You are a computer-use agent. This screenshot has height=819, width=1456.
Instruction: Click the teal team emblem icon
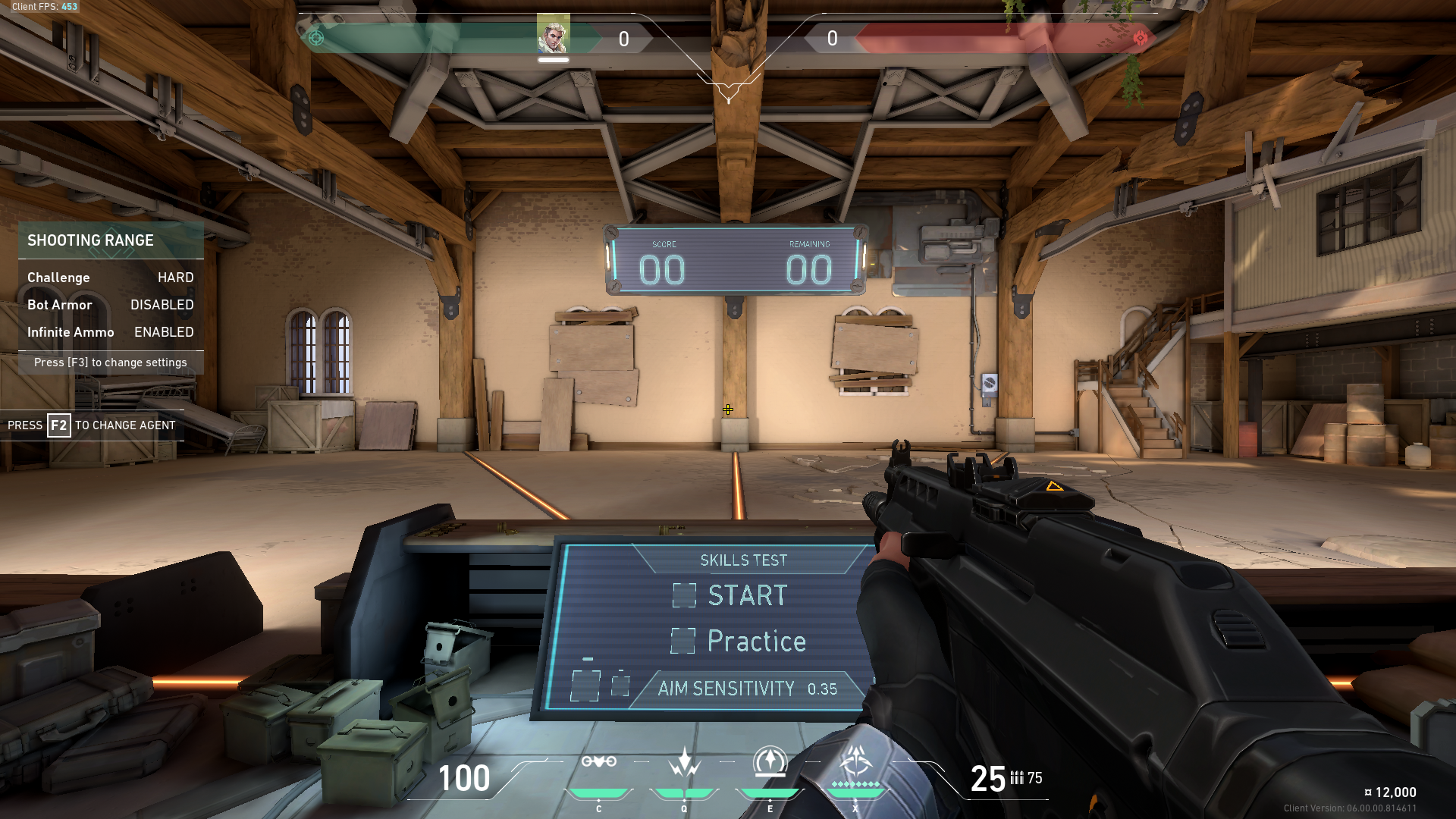pos(316,38)
